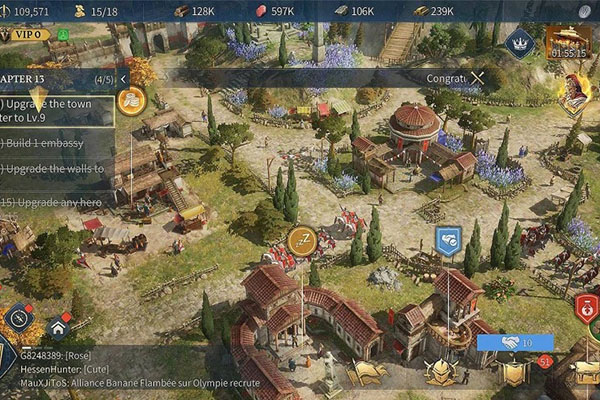Collect the gold coins bubble over the building
This screenshot has width=600, height=400.
coord(131,99)
